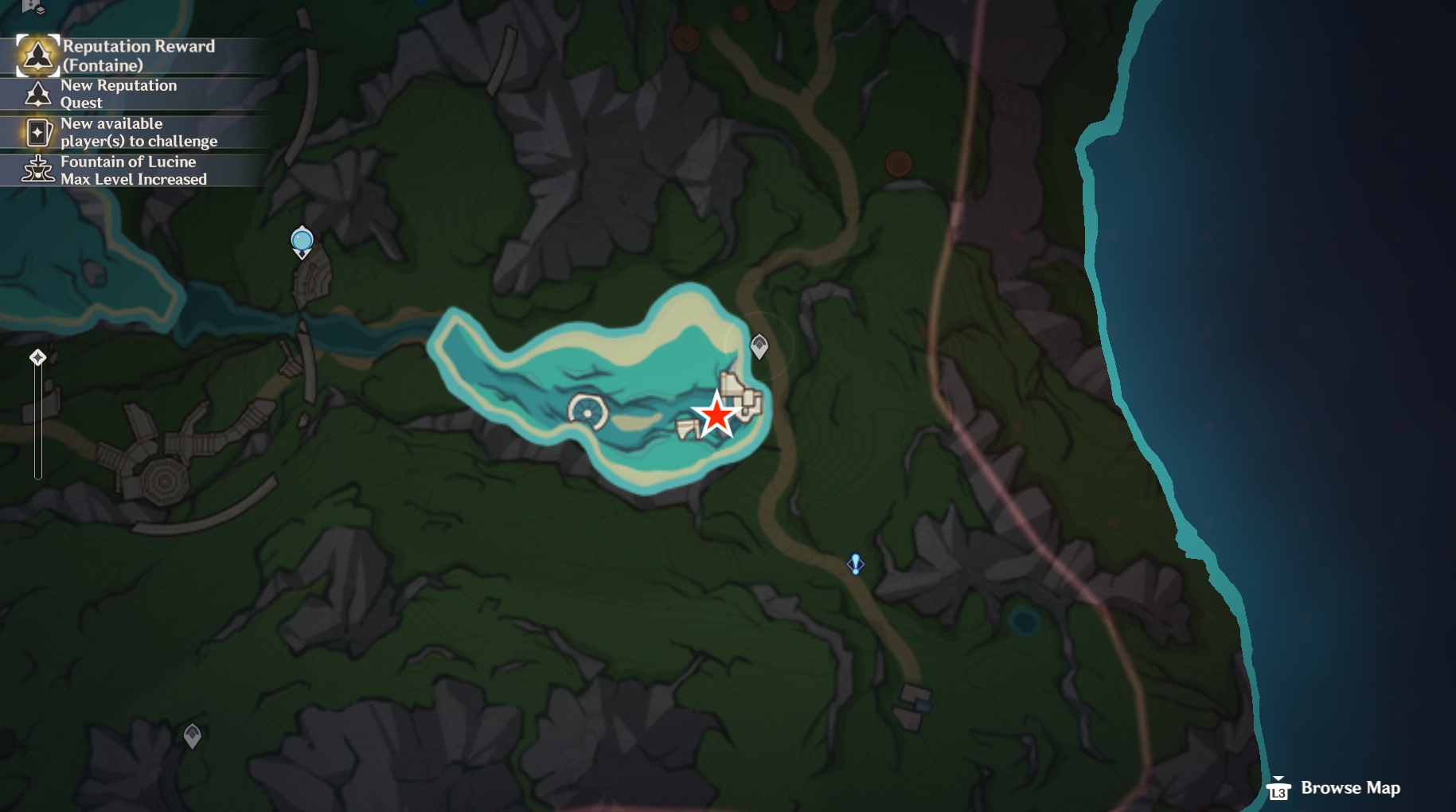1456x812 pixels.
Task: Select the New available player(s) to challenge entry
Action: (139, 131)
